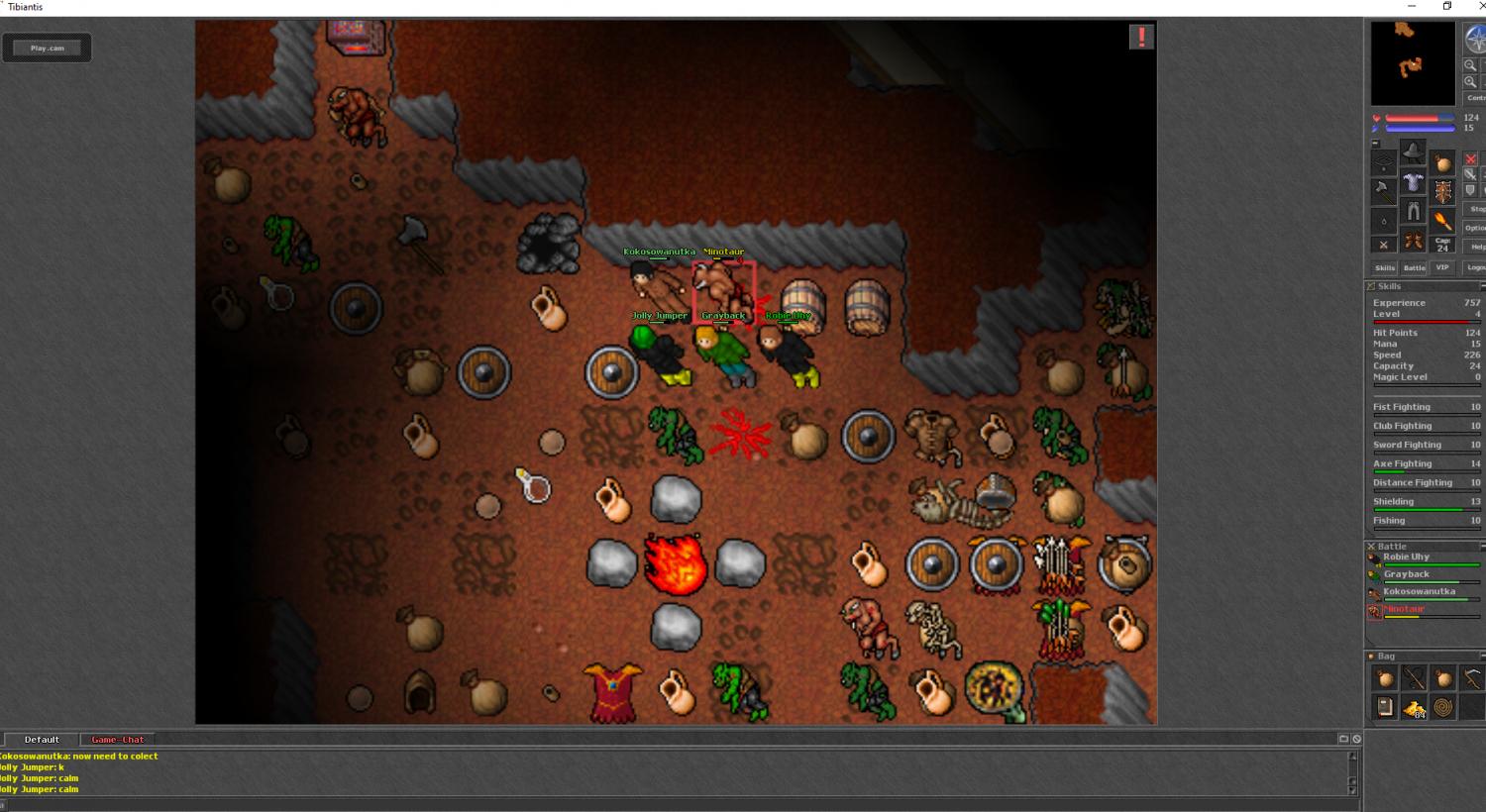Click the equipped hat helmet slot
The width and height of the screenshot is (1486, 812).
click(x=1414, y=152)
